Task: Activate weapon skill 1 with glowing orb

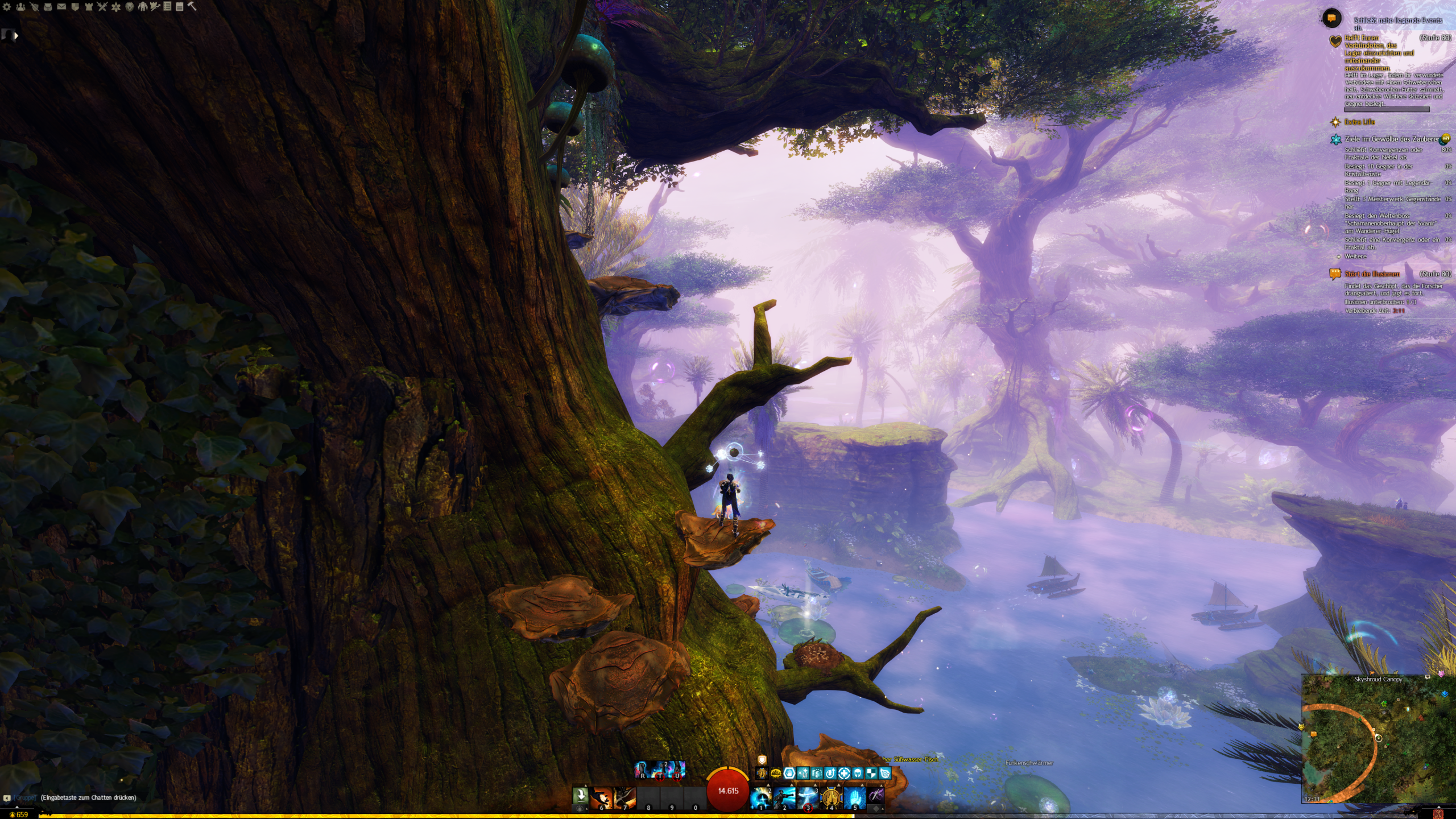Action: click(x=761, y=798)
